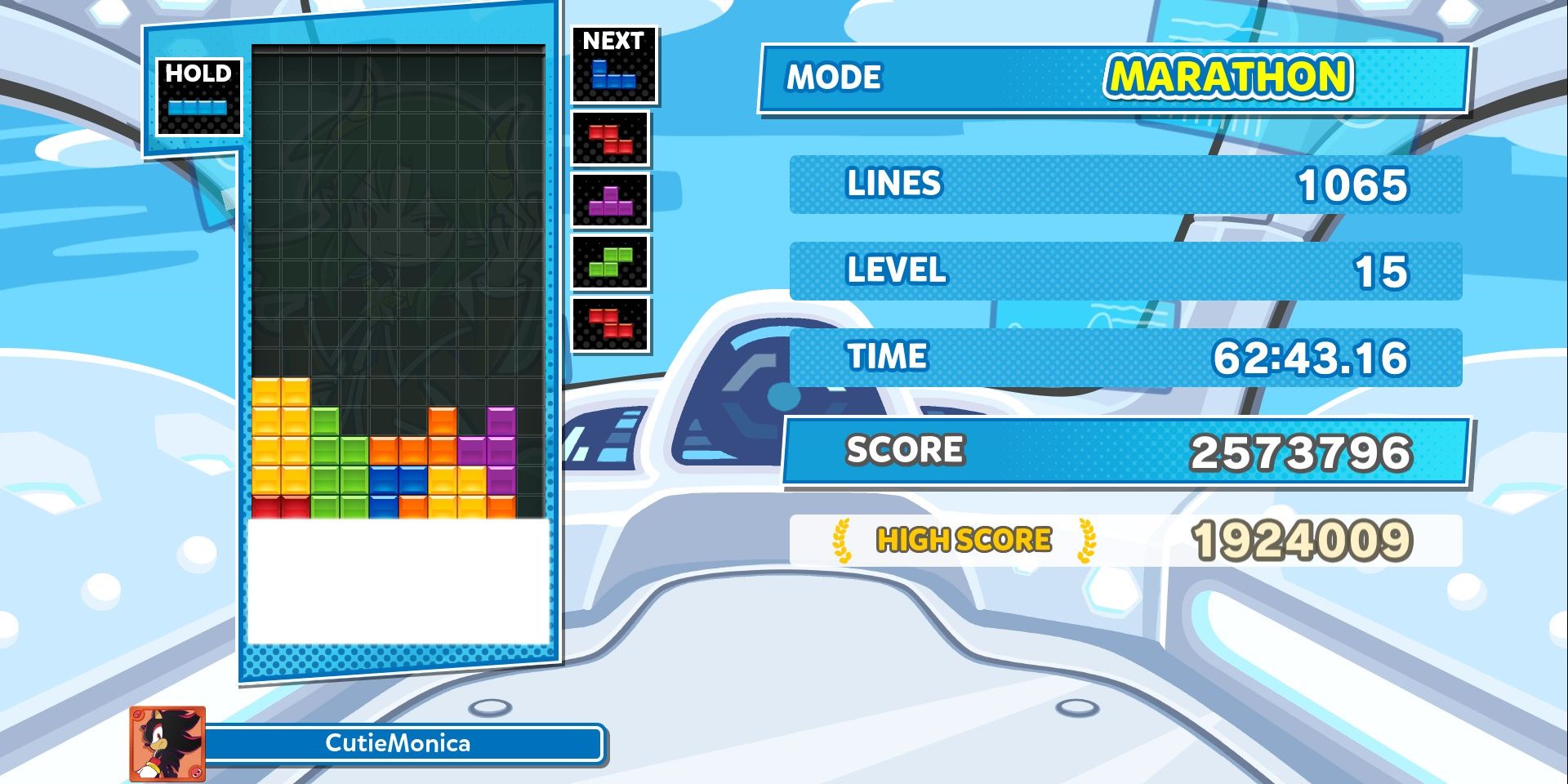Expand the LINES counter bar
Image resolution: width=1568 pixels, height=784 pixels.
tap(1127, 185)
